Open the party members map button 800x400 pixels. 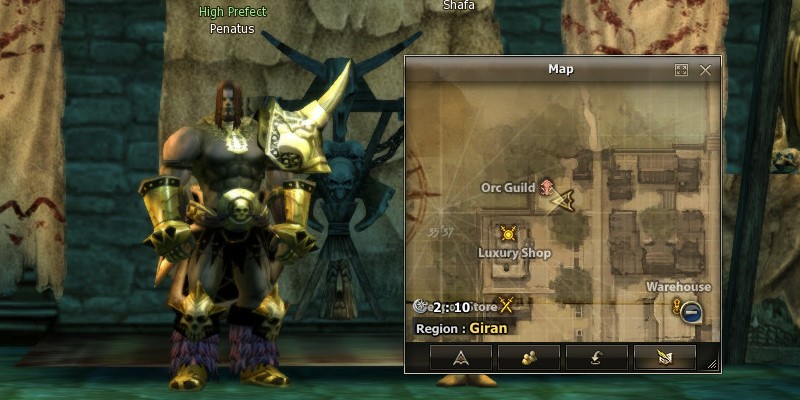point(528,357)
